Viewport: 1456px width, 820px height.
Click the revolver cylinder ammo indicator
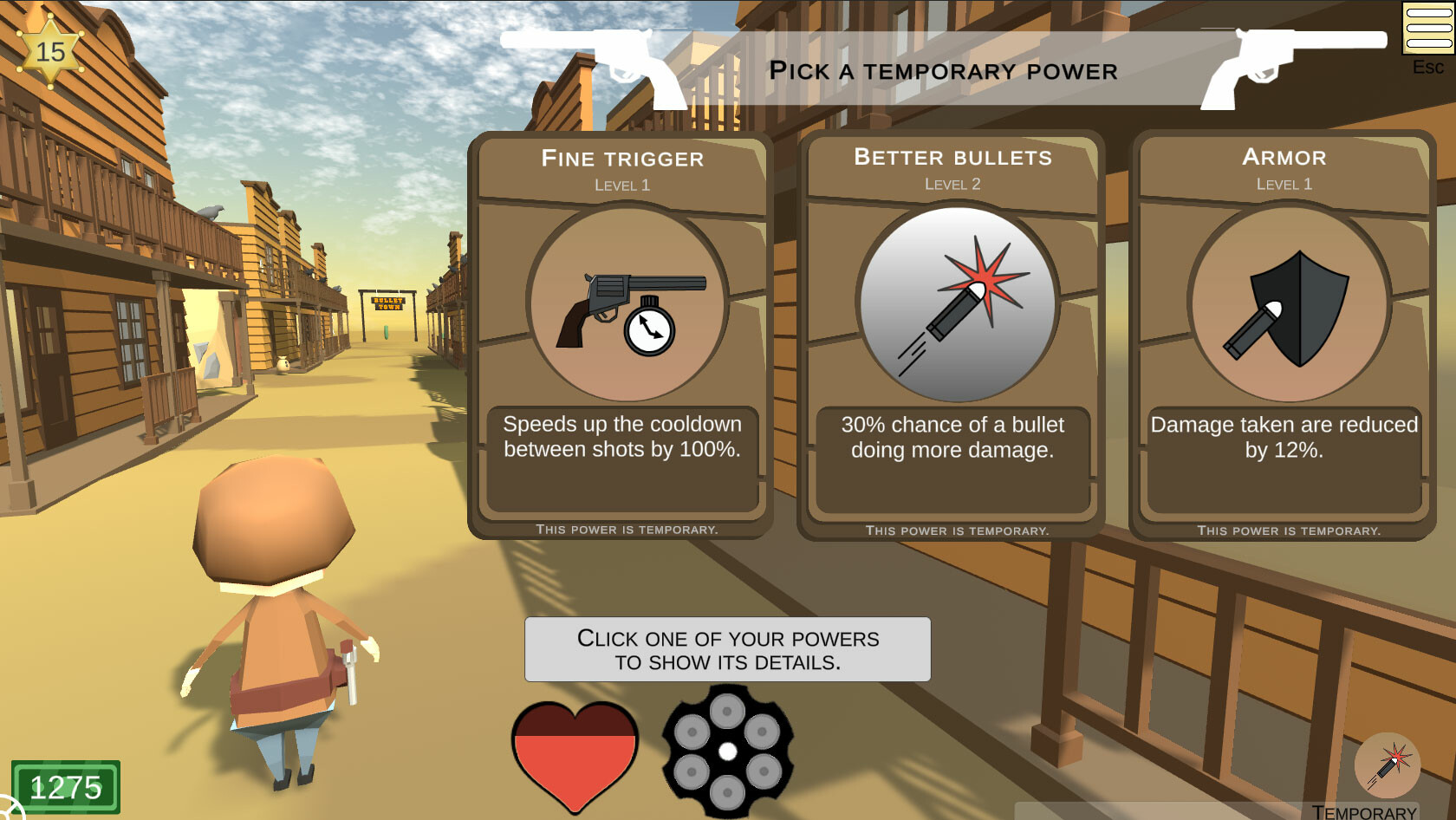tap(728, 751)
